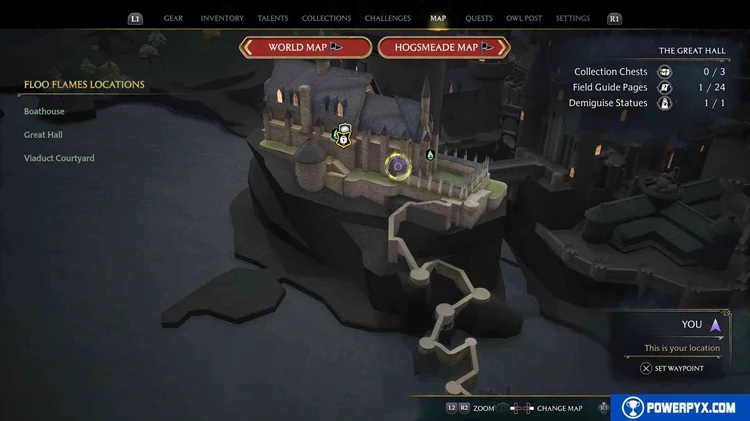Select the purple glowing player location marker

(397, 165)
